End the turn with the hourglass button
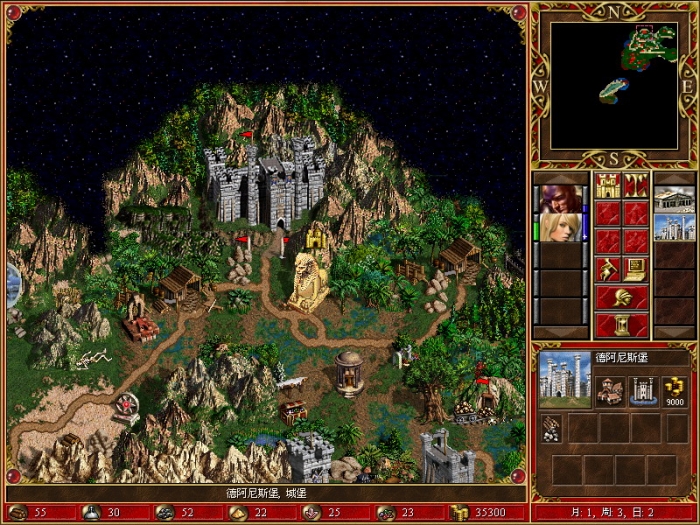700x525 pixels. pos(622,324)
